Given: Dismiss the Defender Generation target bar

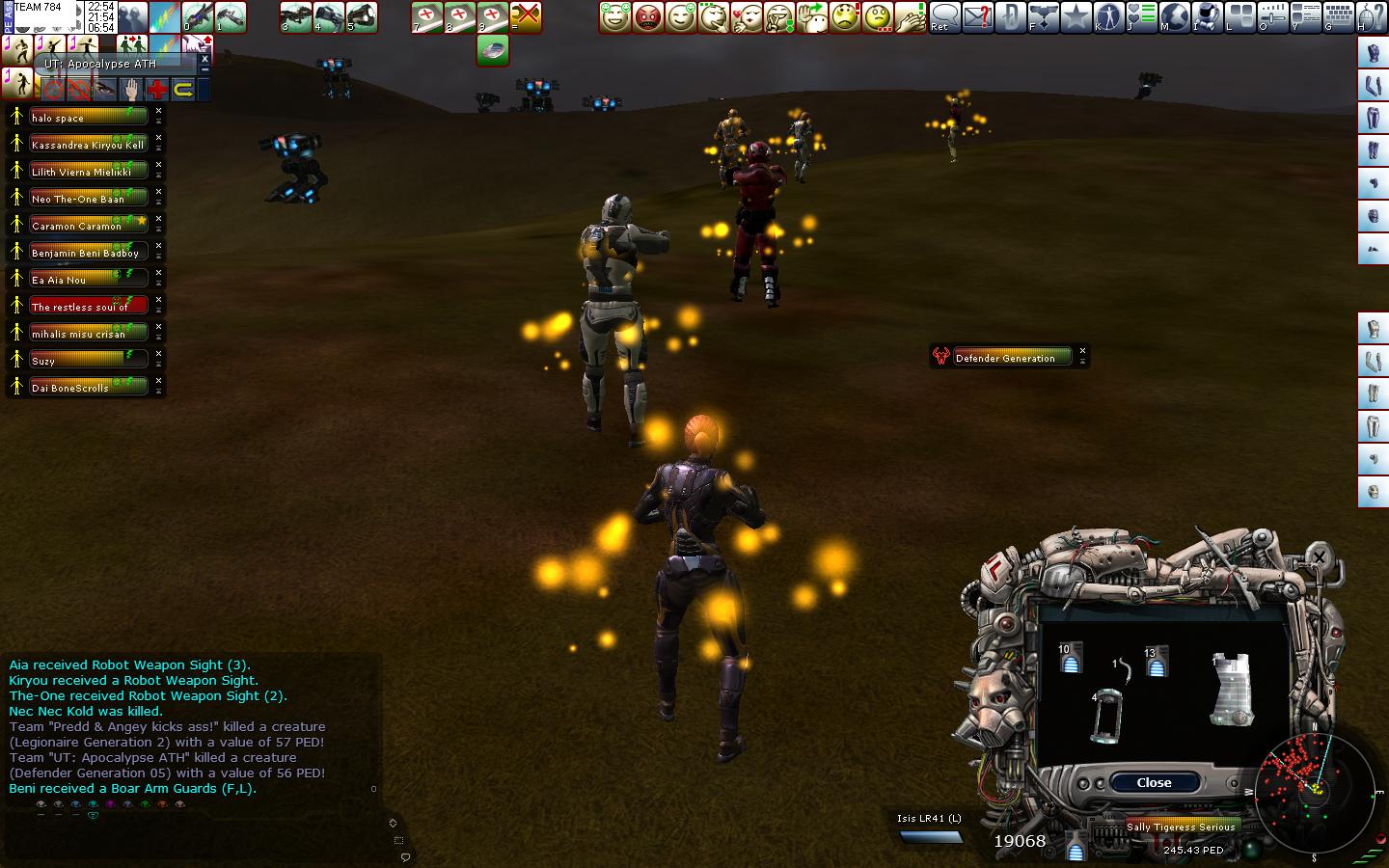Looking at the screenshot, I should pos(1082,351).
